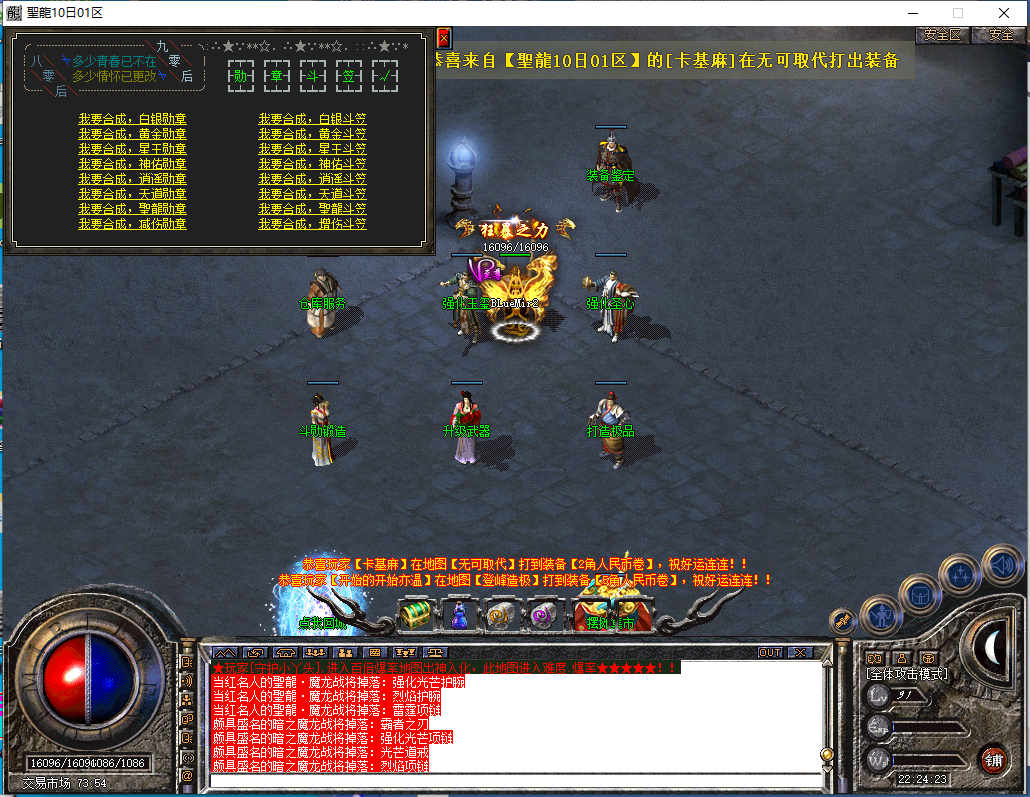Toggle sound with the speaker button
Image resolution: width=1030 pixels, height=797 pixels.
point(1001,563)
